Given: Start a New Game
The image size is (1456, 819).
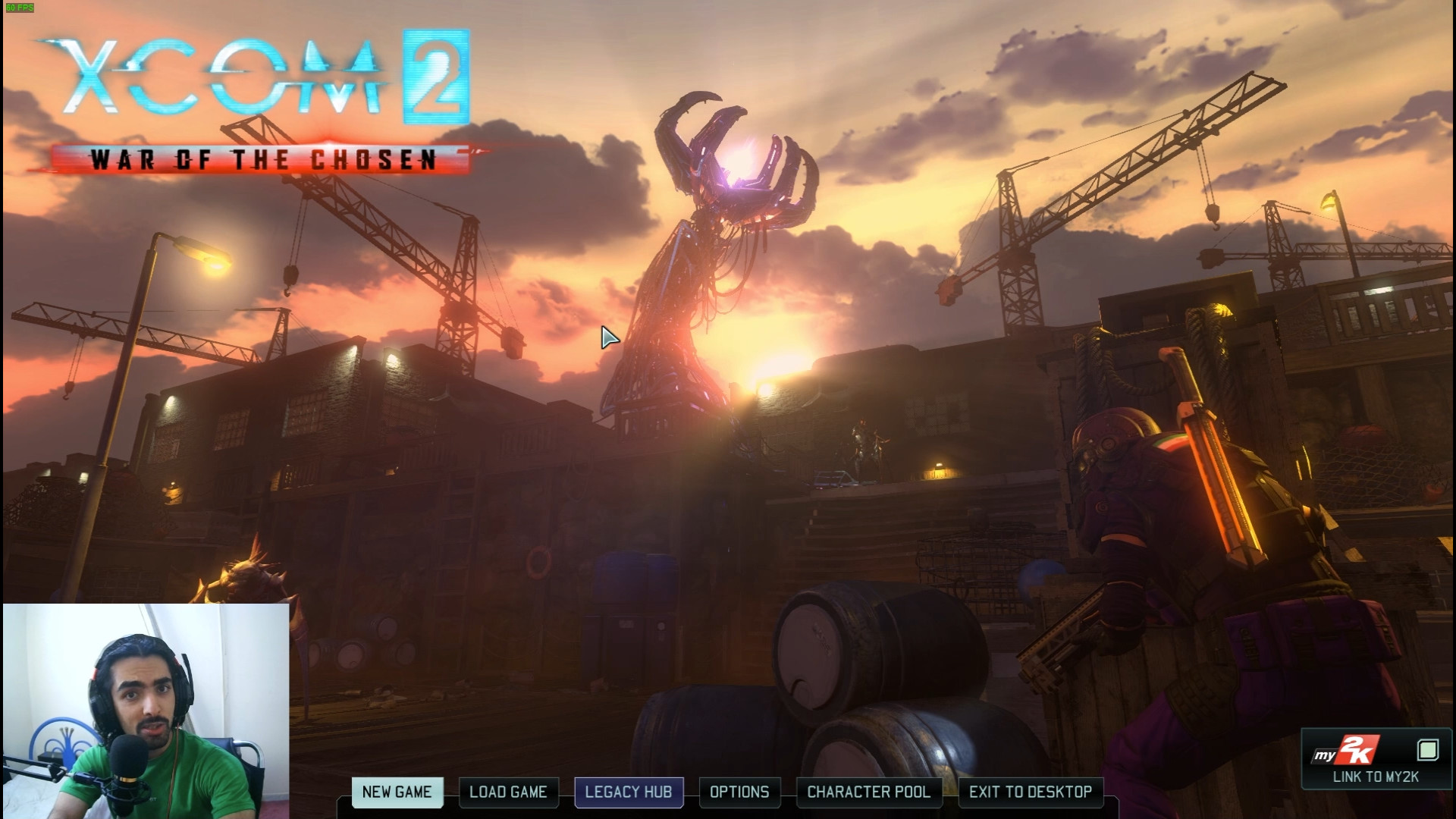Looking at the screenshot, I should click(397, 792).
